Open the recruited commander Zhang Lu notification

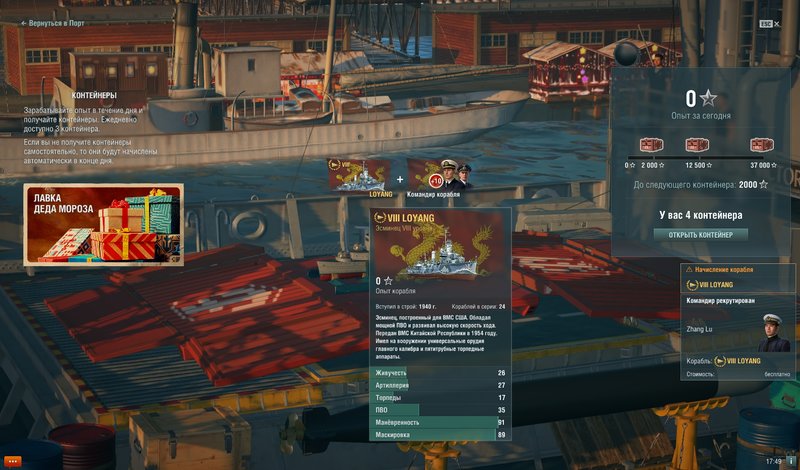pos(738,325)
